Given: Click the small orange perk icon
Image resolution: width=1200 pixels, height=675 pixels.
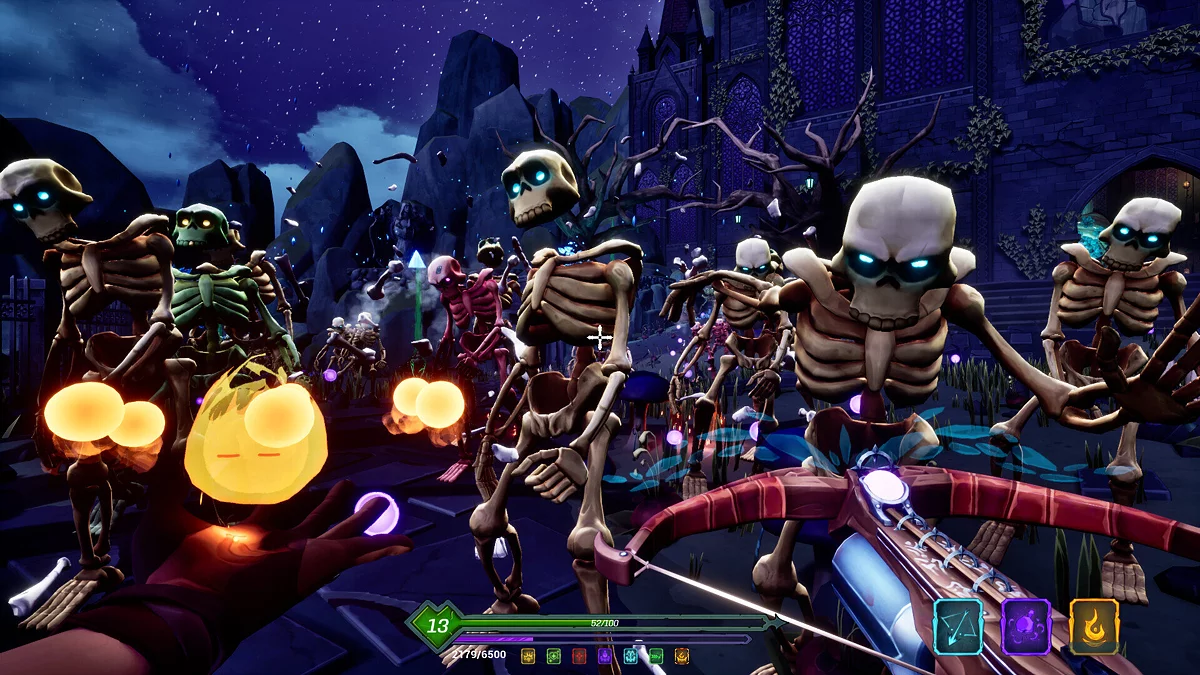Looking at the screenshot, I should (x=682, y=656).
